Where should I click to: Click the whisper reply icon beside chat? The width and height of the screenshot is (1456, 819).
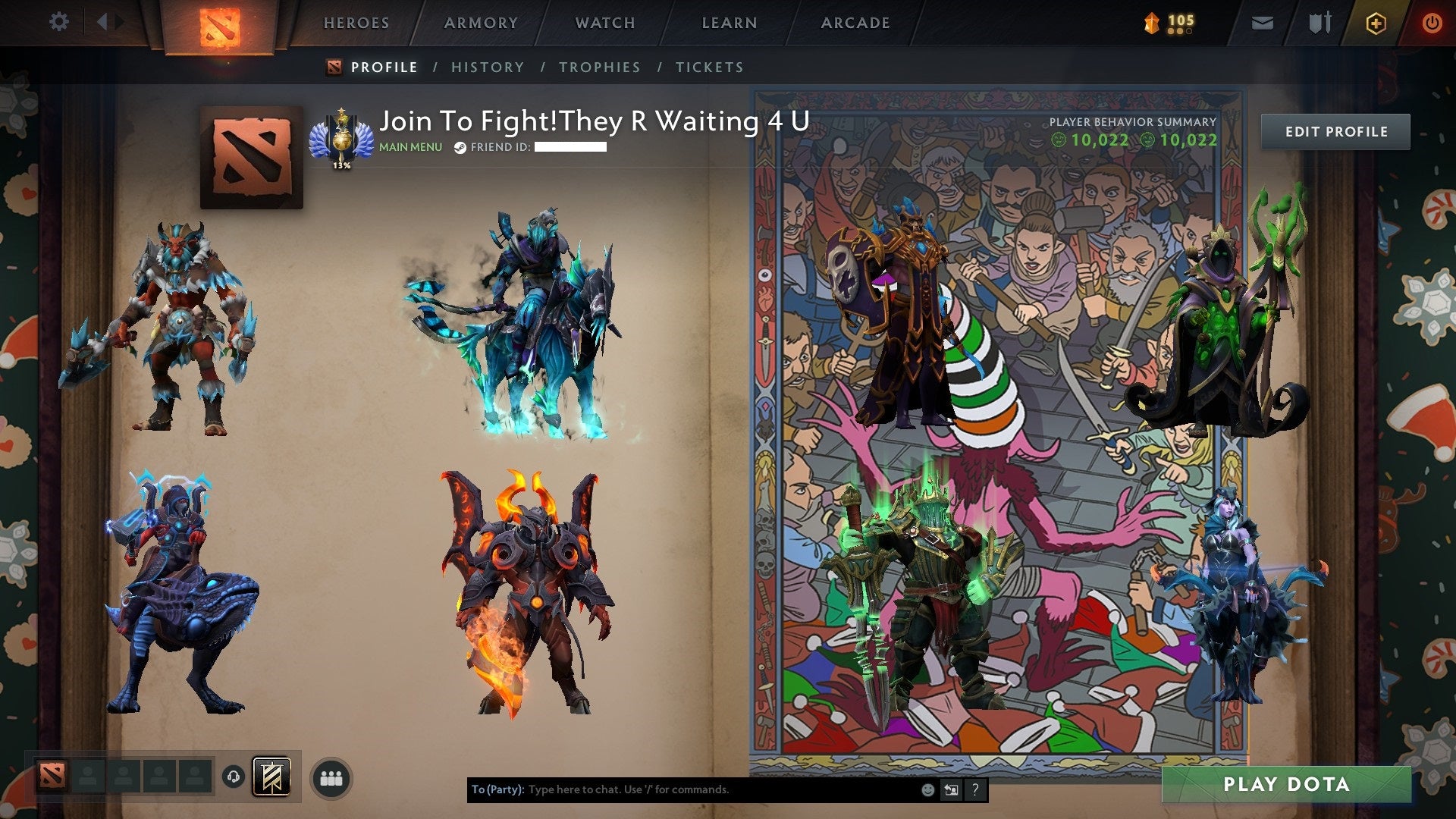(950, 789)
